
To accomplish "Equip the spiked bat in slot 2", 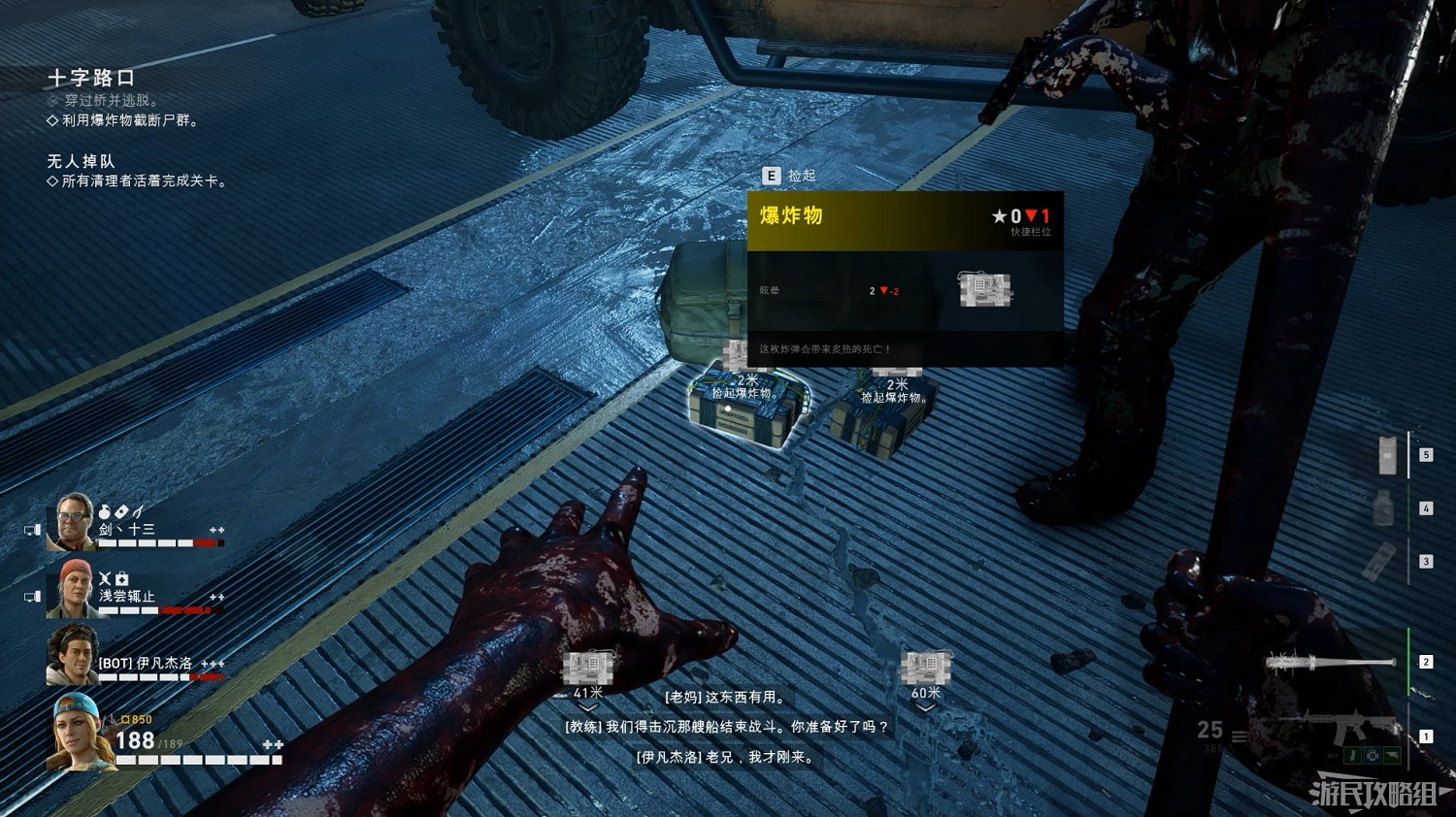I will click(x=1332, y=663).
